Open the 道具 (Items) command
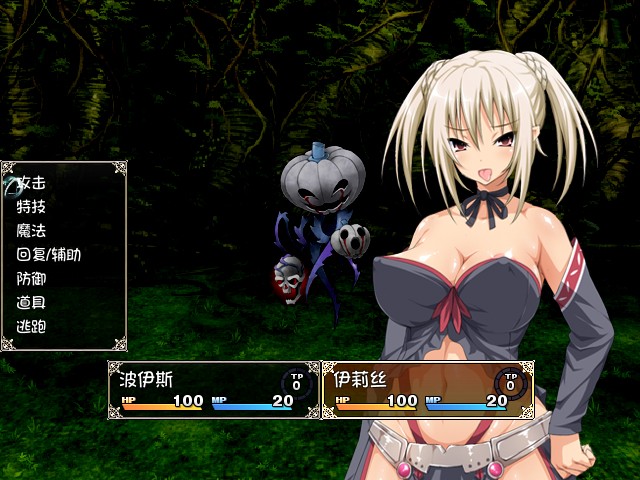Image resolution: width=640 pixels, height=480 pixels. [32, 302]
